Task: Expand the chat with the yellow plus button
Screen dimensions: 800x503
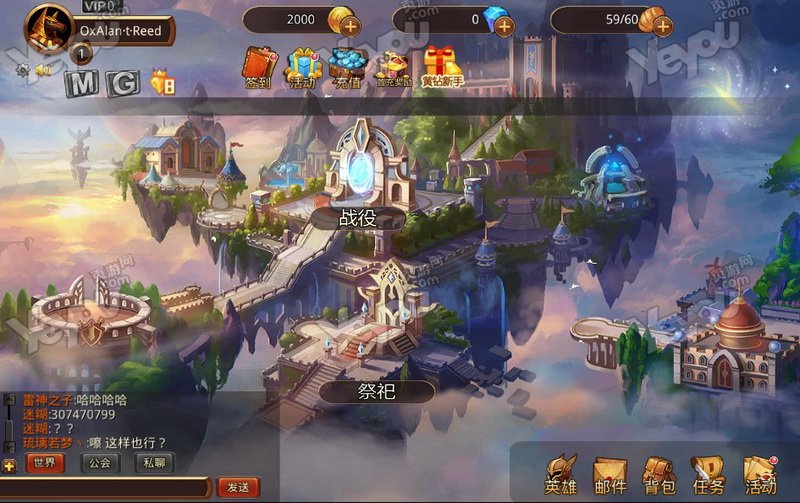Action: coord(9,465)
